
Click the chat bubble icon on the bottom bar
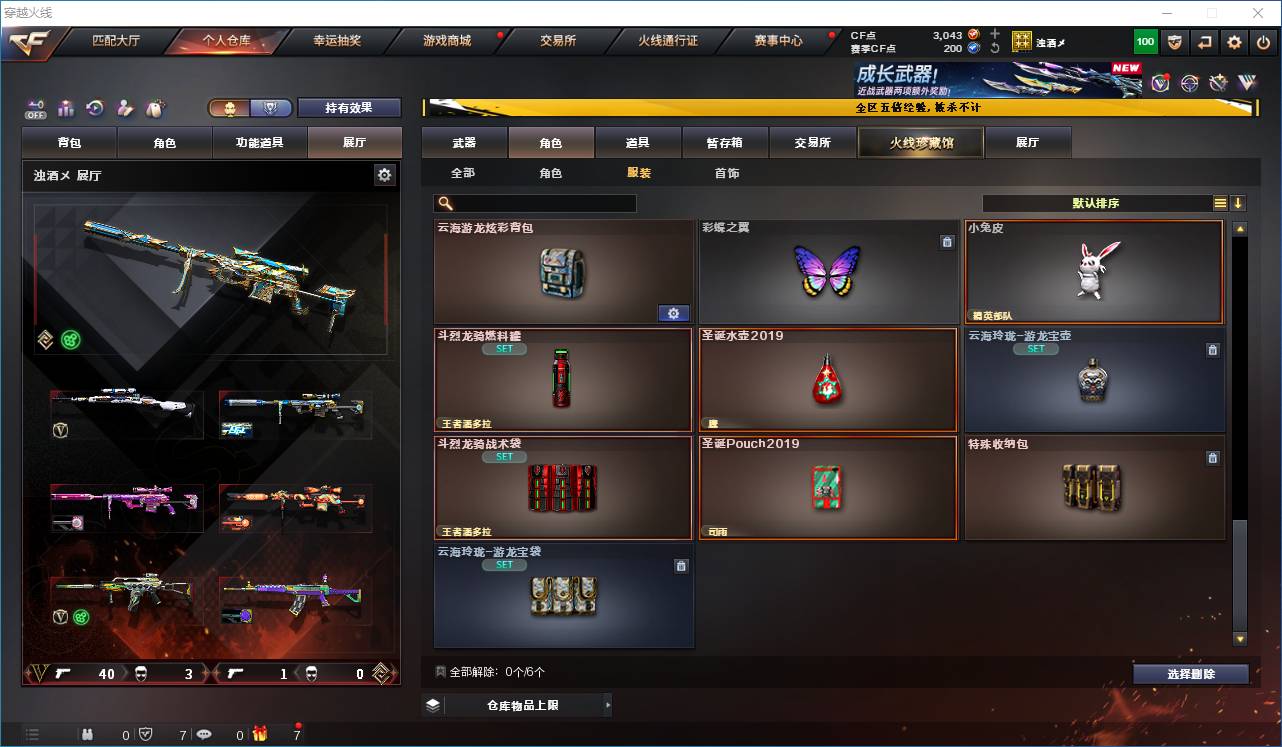[x=204, y=733]
